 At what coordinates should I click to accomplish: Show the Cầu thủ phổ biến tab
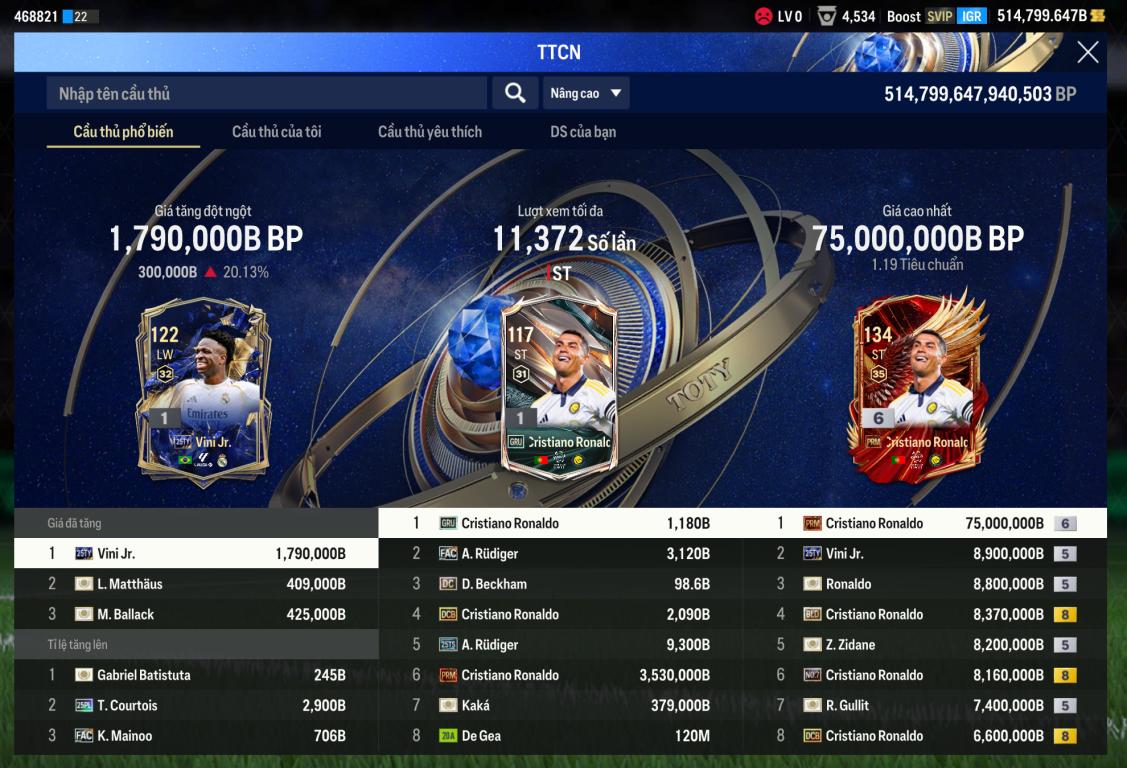click(123, 132)
